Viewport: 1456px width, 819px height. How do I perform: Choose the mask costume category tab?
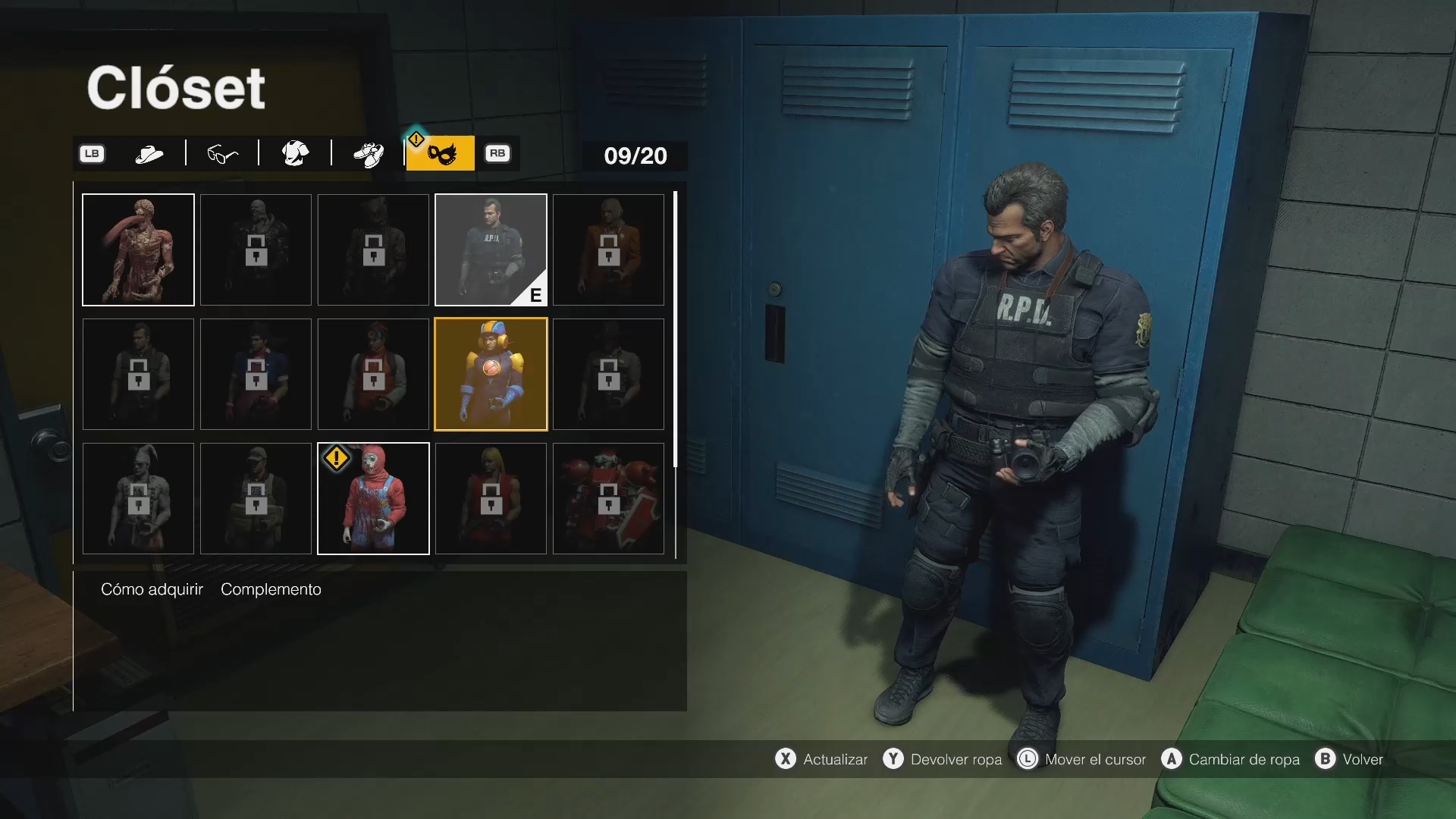tap(441, 154)
